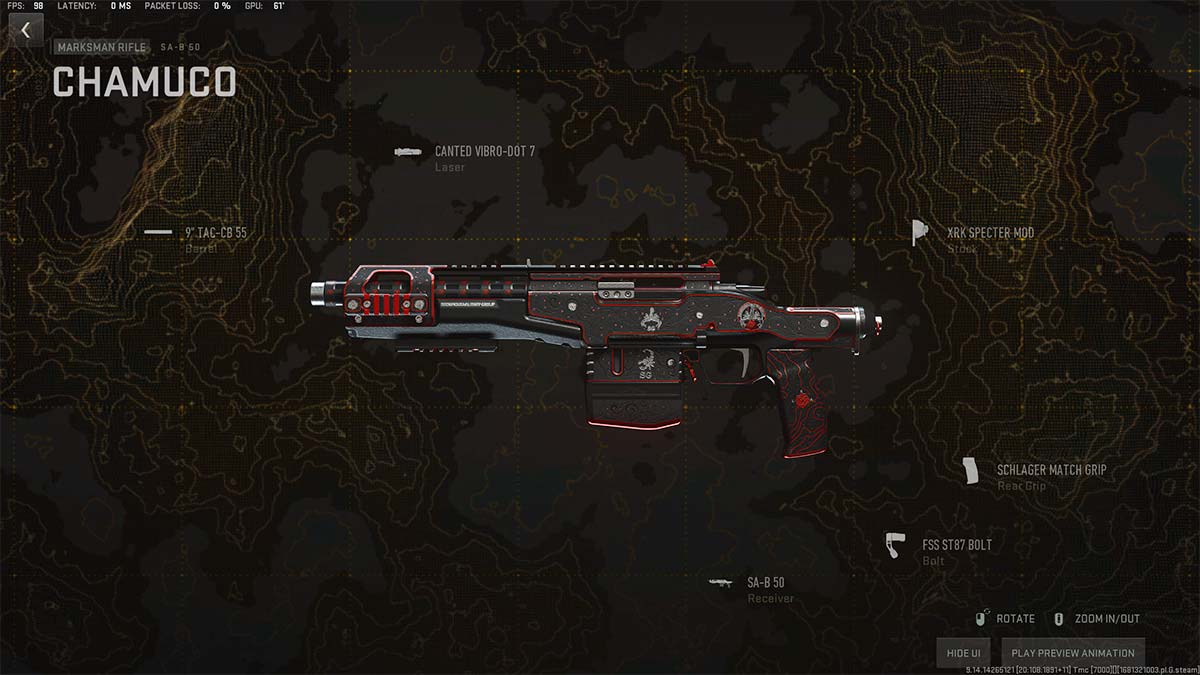Go back using the arrow button

(x=26, y=31)
